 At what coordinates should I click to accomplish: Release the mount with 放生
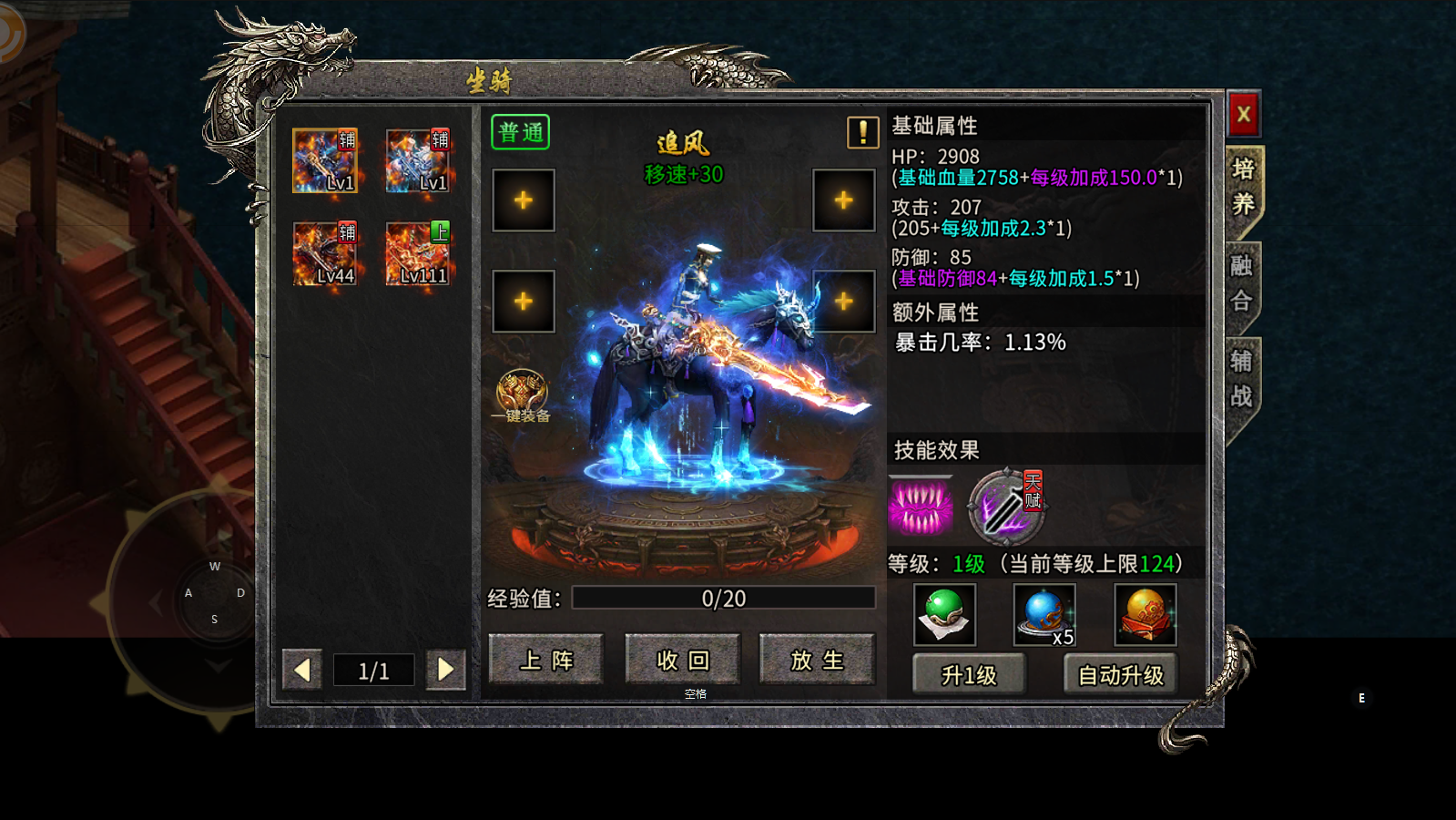click(x=817, y=660)
